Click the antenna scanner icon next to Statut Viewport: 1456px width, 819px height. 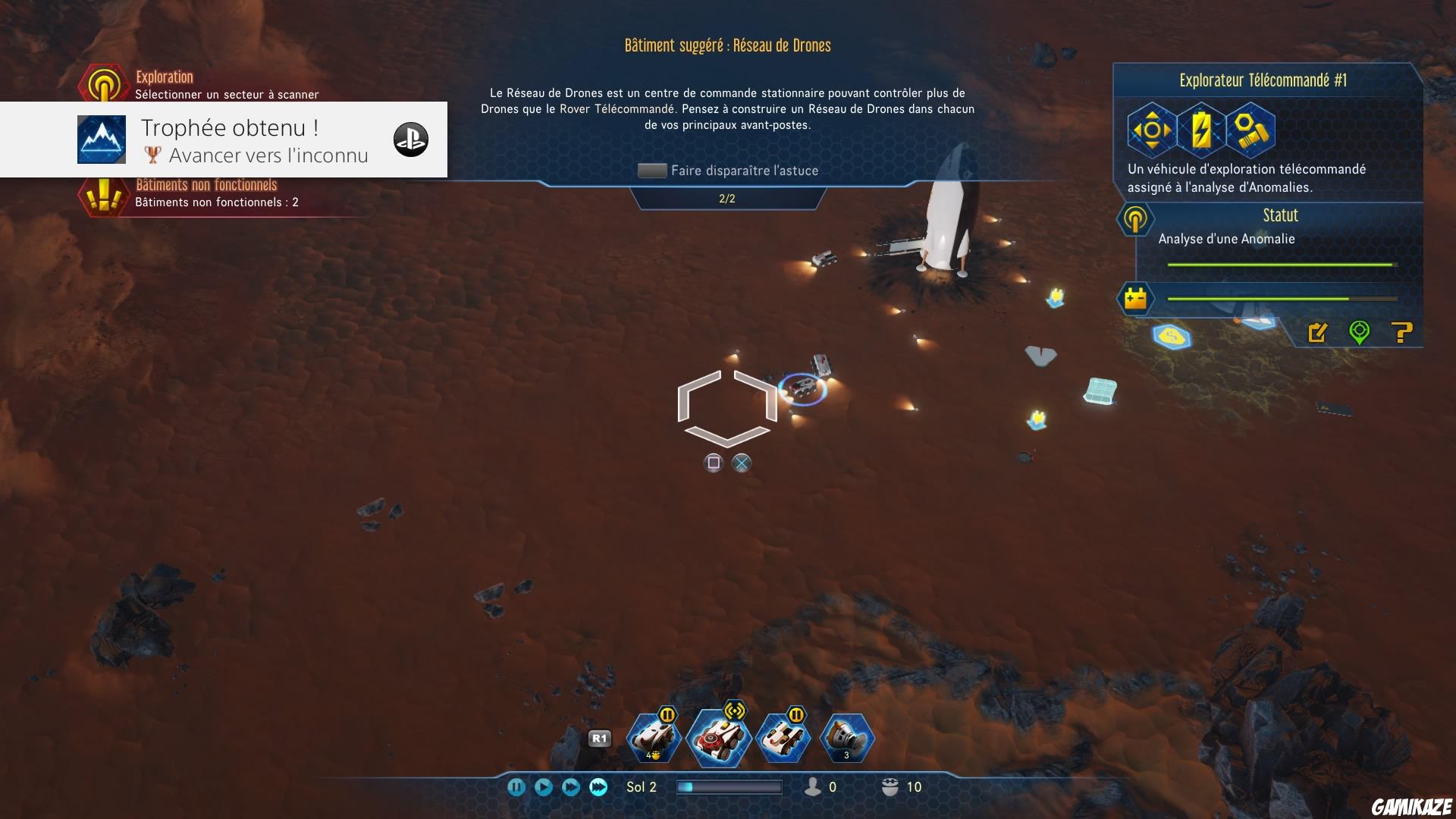pyautogui.click(x=1135, y=220)
